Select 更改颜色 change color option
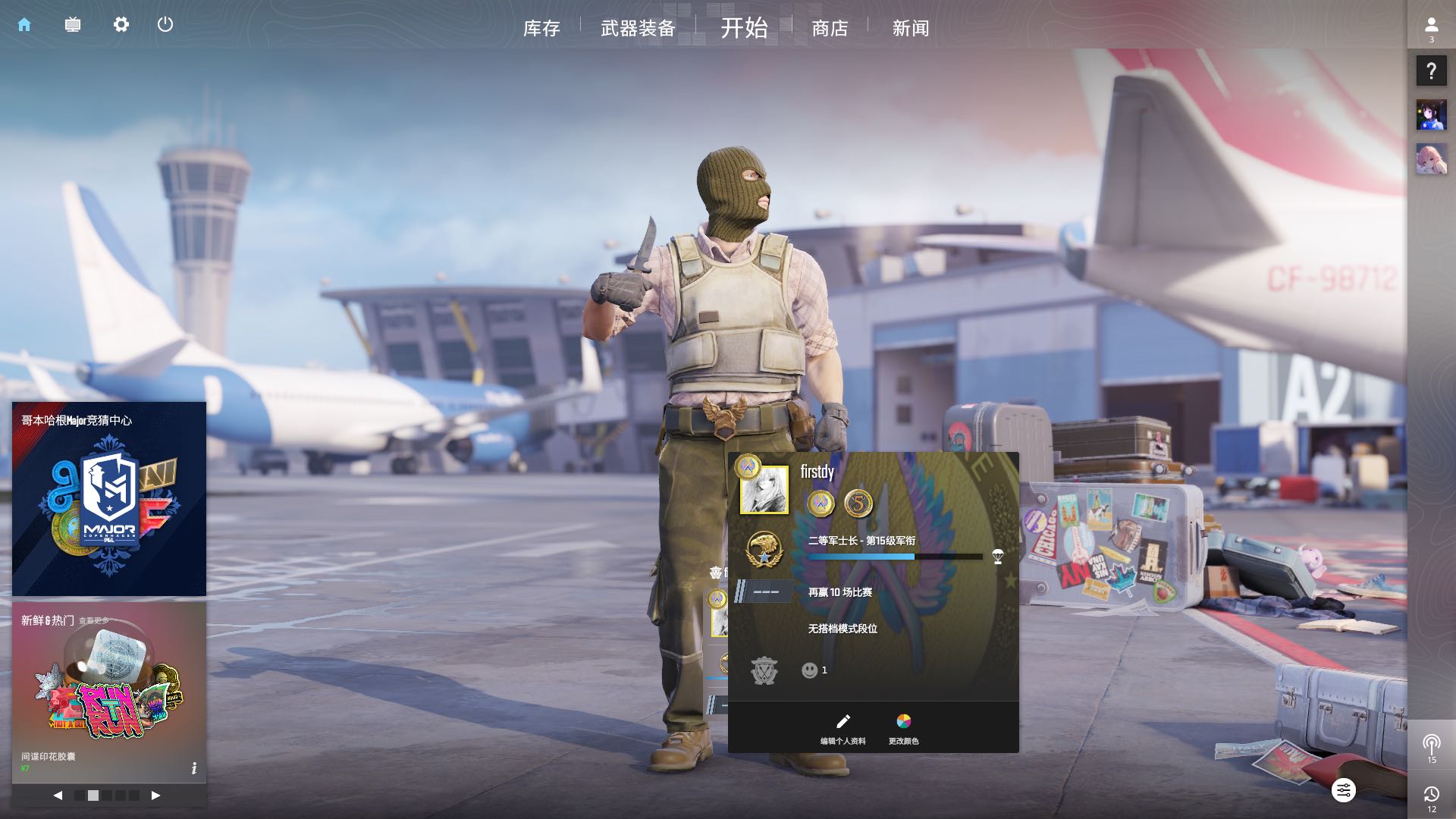 pos(903,729)
